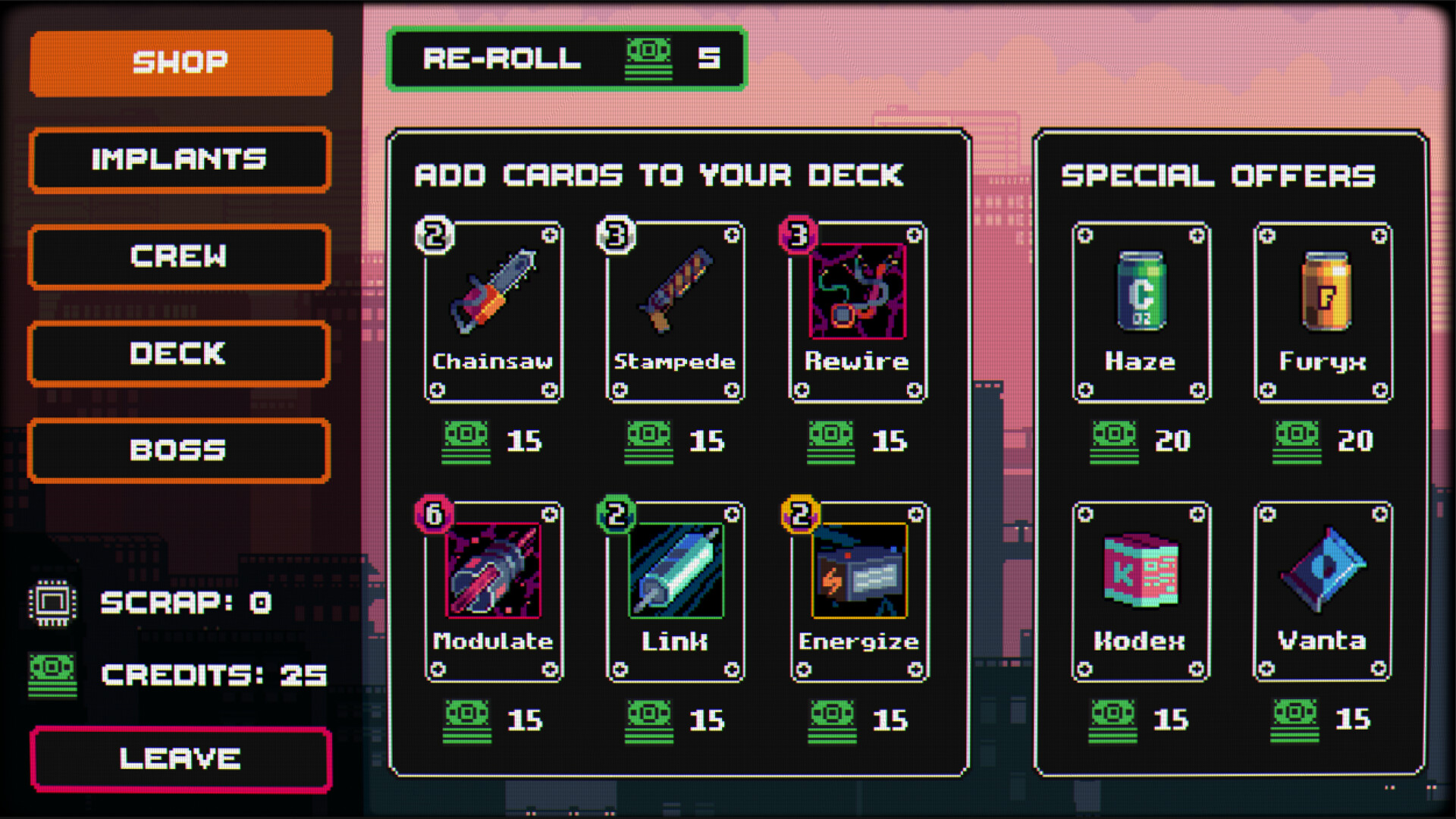1456x819 pixels.
Task: Click the Chainsaw price of 15 credits
Action: [x=497, y=442]
